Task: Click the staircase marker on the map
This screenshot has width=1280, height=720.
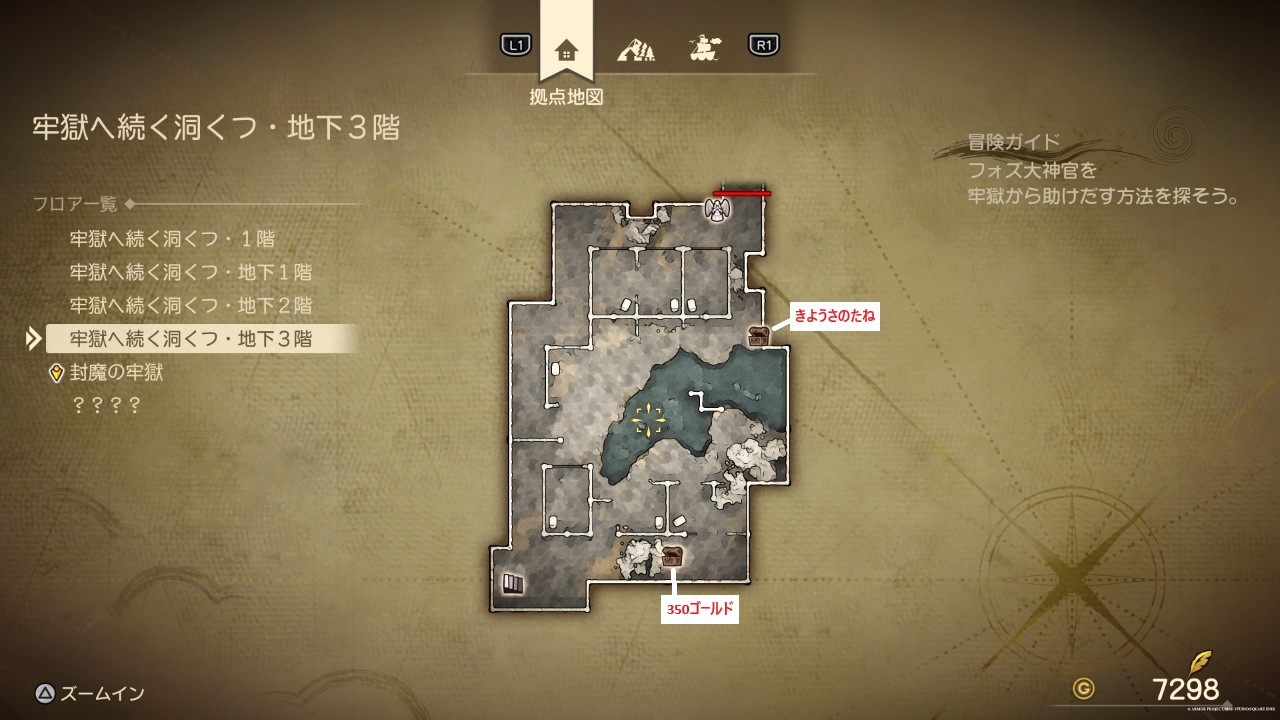Action: point(512,583)
